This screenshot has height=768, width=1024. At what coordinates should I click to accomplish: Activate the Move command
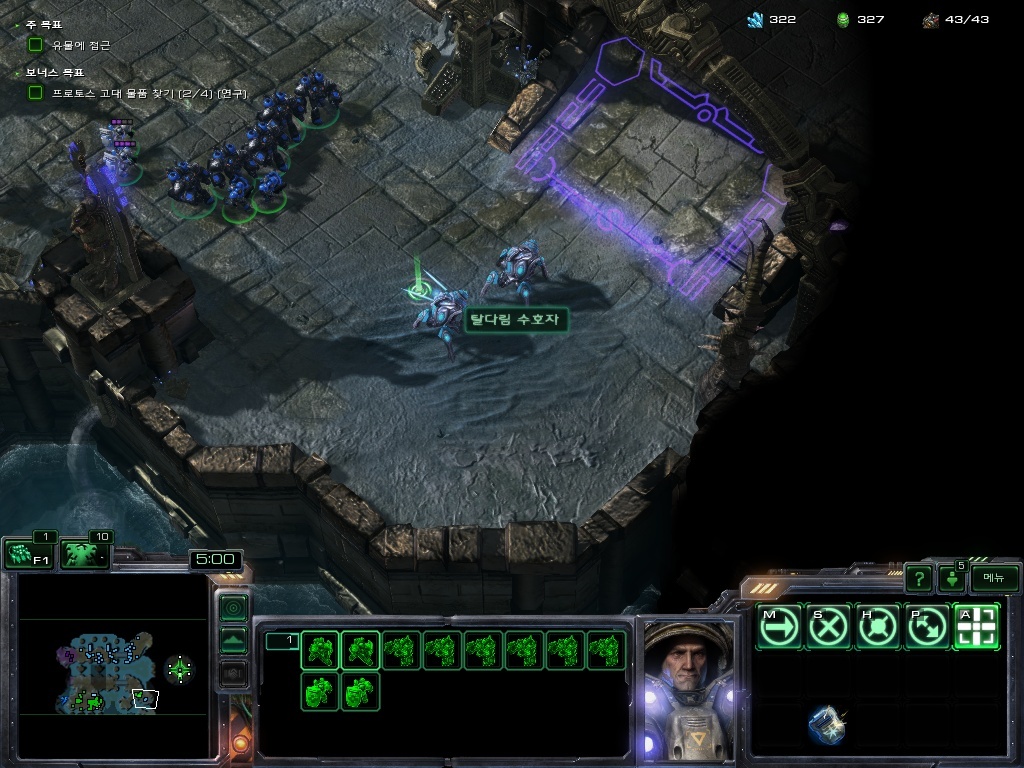pyautogui.click(x=779, y=627)
